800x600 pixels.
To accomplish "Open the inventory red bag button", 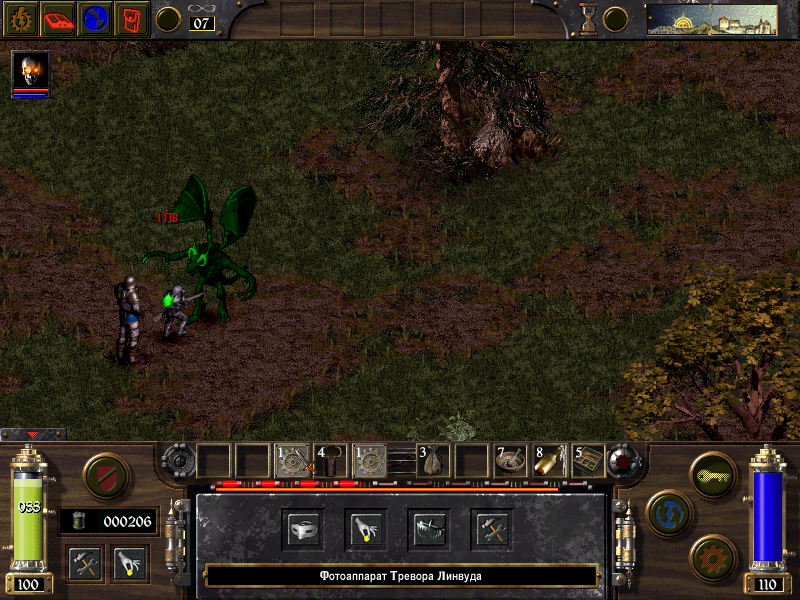I will [132, 18].
